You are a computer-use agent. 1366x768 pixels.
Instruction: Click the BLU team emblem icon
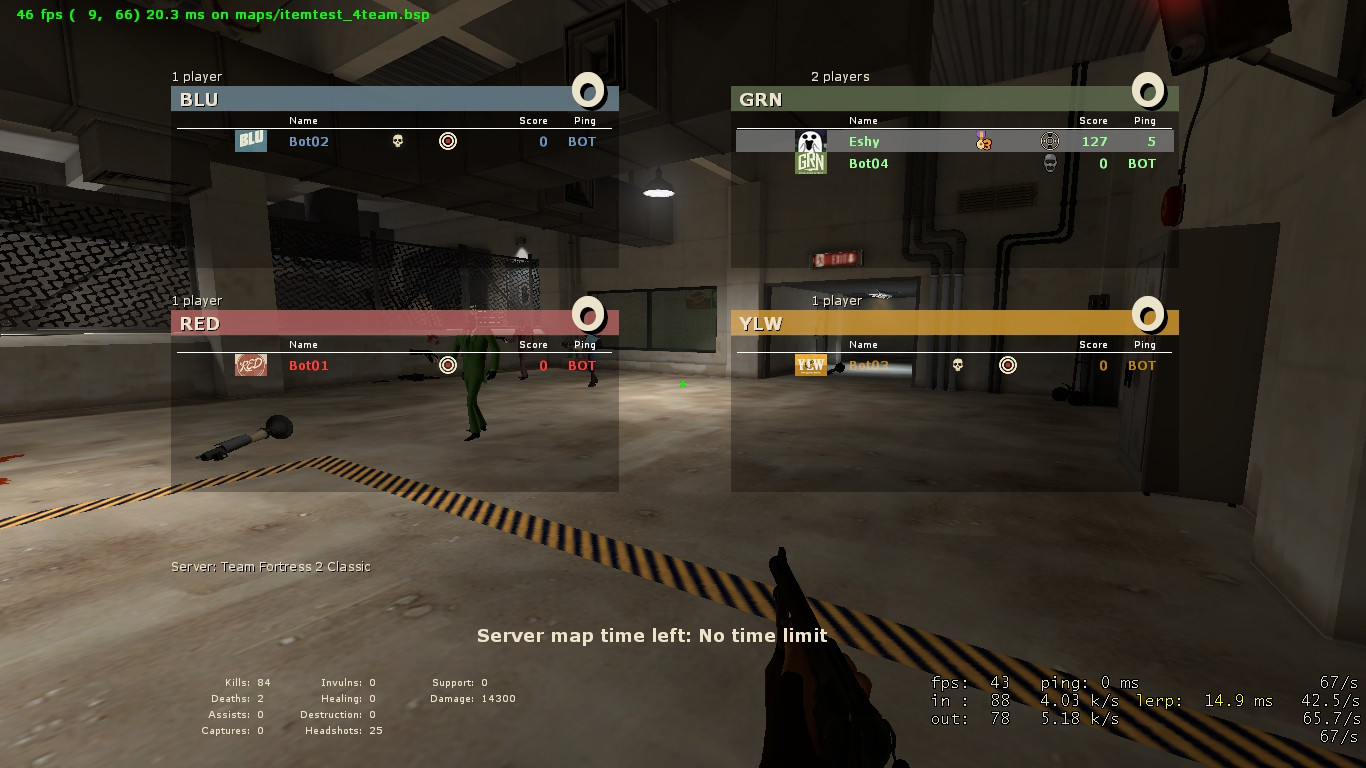tap(251, 141)
